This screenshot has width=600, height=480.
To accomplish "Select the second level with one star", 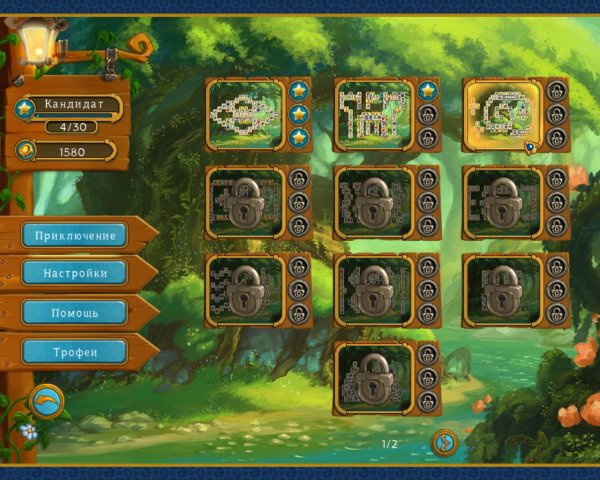I will point(373,114).
